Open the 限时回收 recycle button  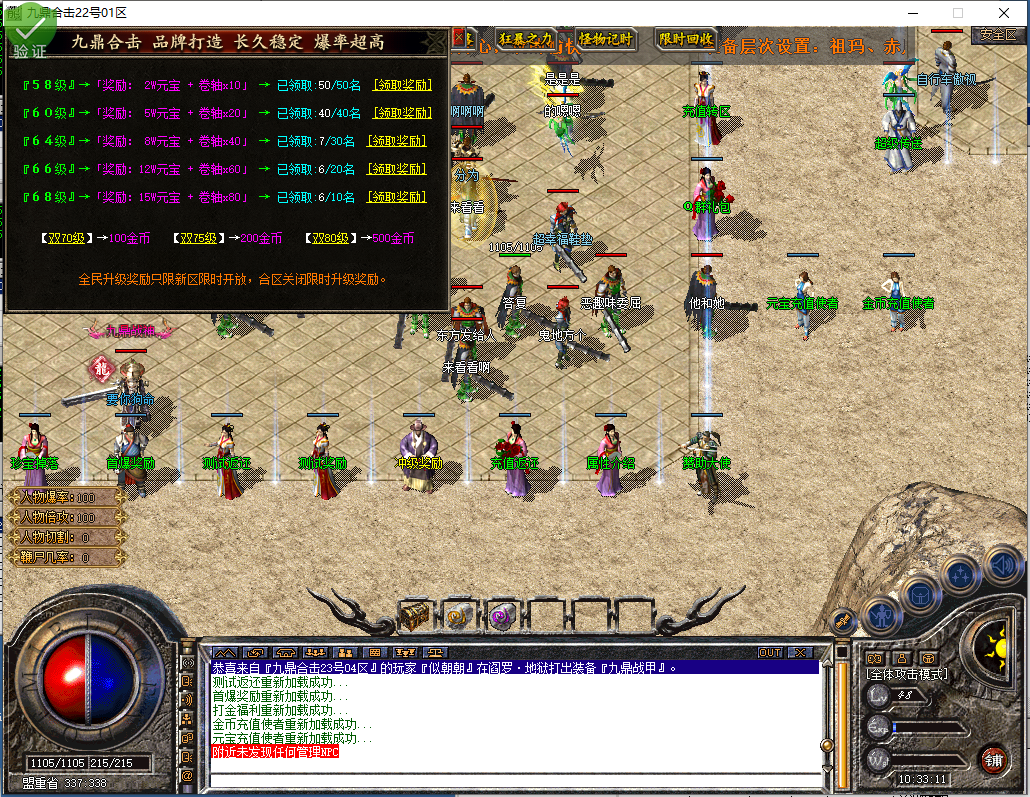pyautogui.click(x=686, y=39)
